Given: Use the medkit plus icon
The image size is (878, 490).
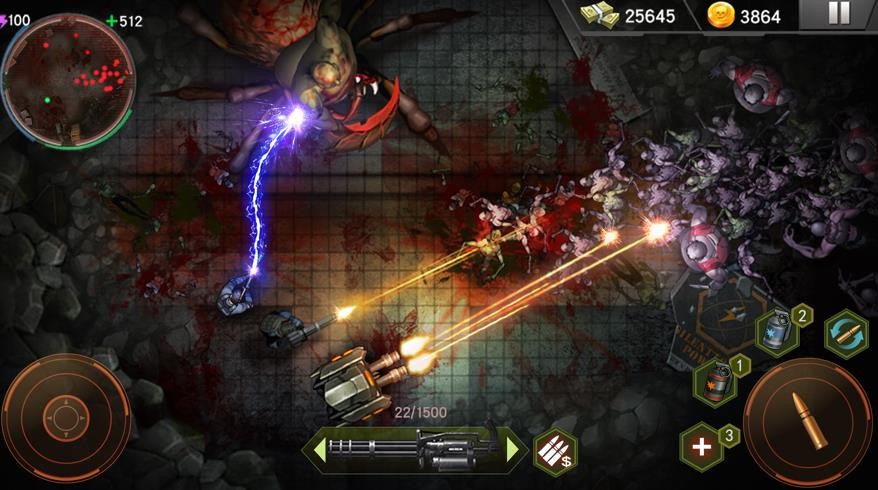Looking at the screenshot, I should [x=702, y=446].
